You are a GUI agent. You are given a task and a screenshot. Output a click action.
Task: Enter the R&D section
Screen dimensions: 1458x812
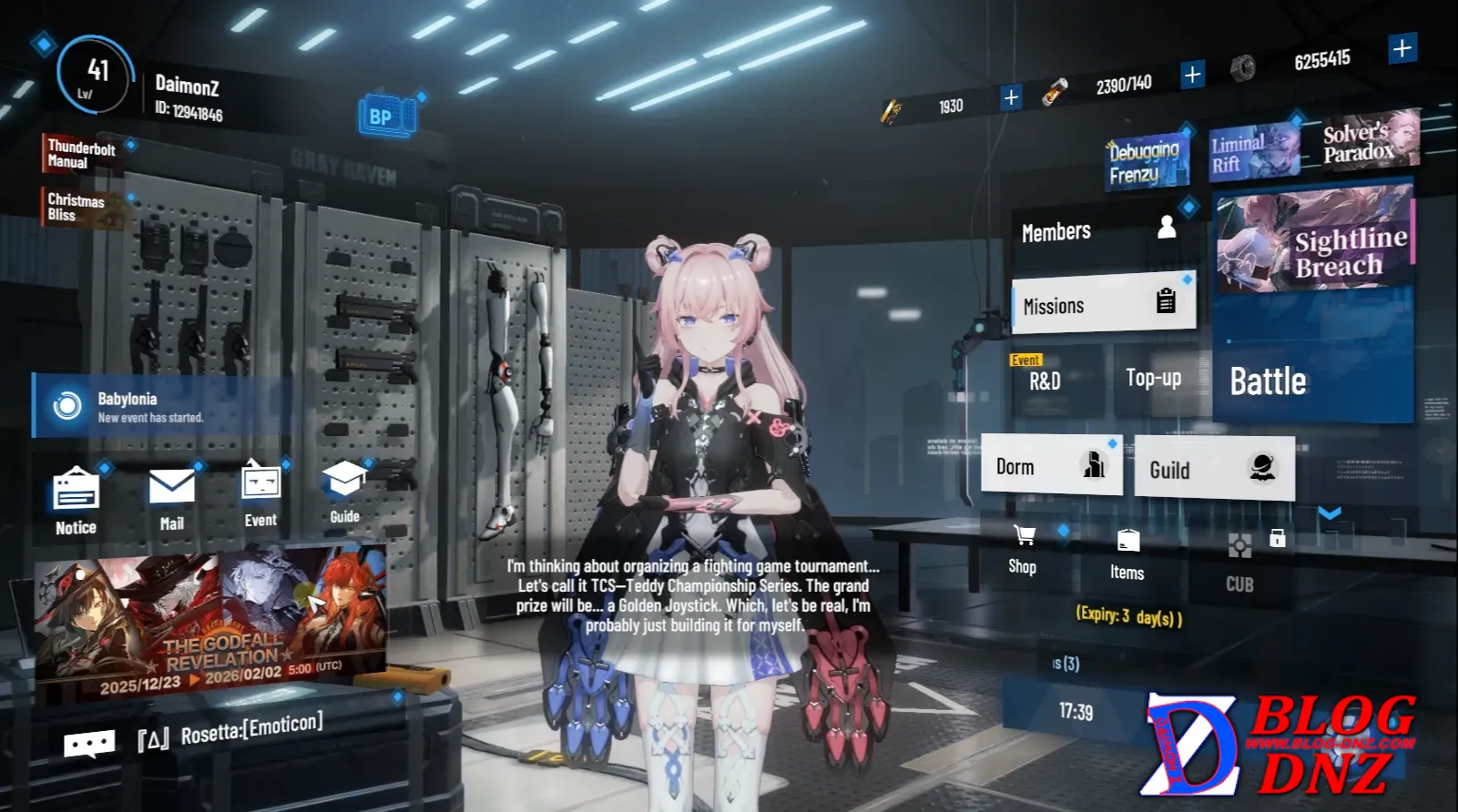(x=1055, y=379)
